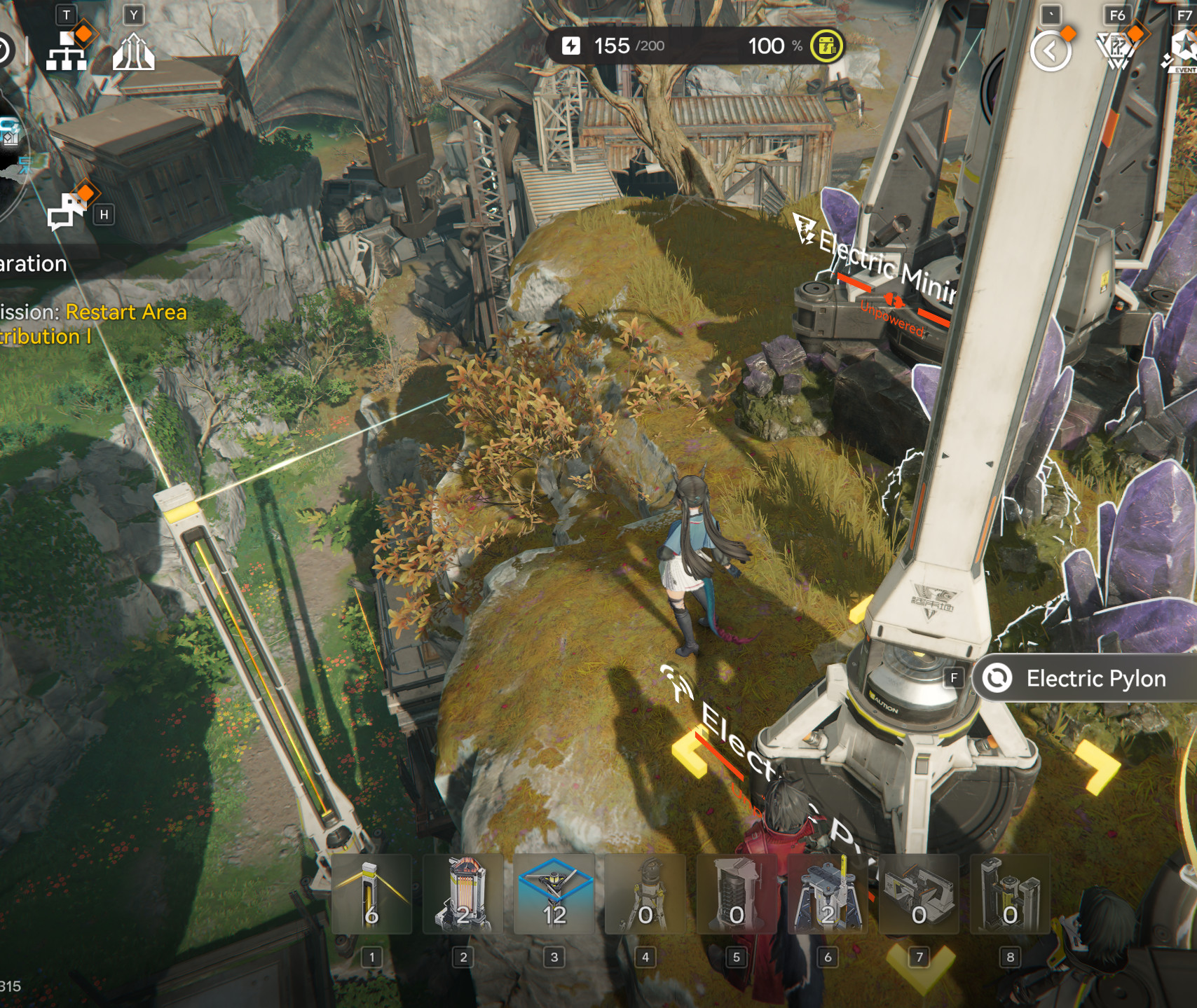
Task: Select the flat machine unit slot
Action: coord(918,895)
